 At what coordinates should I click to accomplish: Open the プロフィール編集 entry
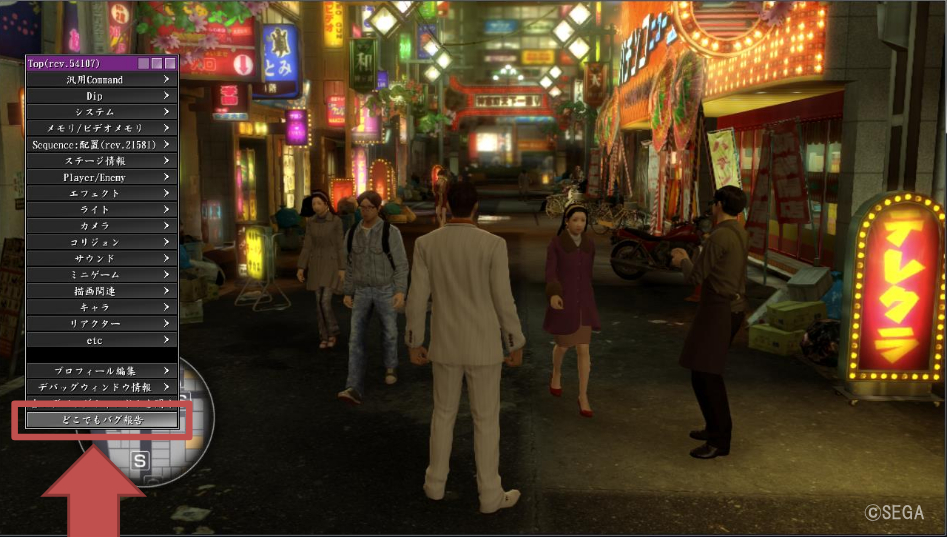pyautogui.click(x=101, y=370)
